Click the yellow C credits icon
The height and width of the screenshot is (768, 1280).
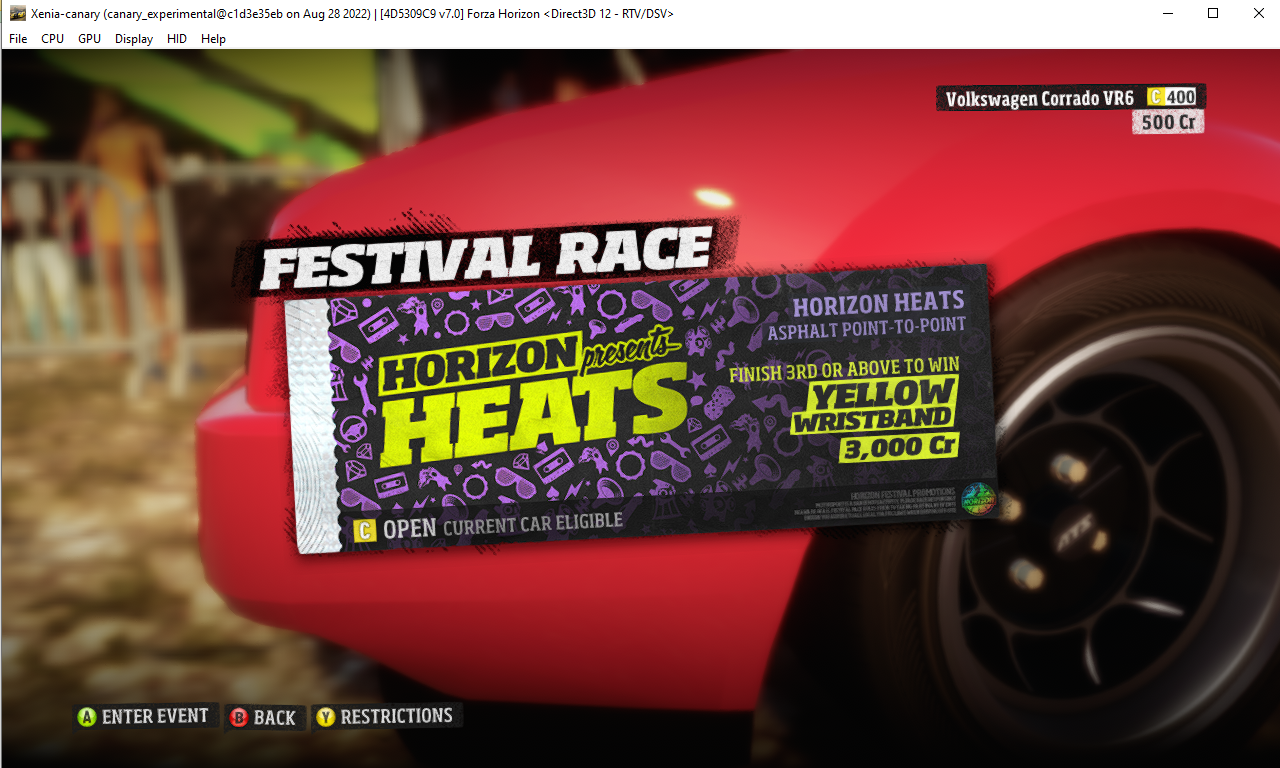click(x=1156, y=96)
